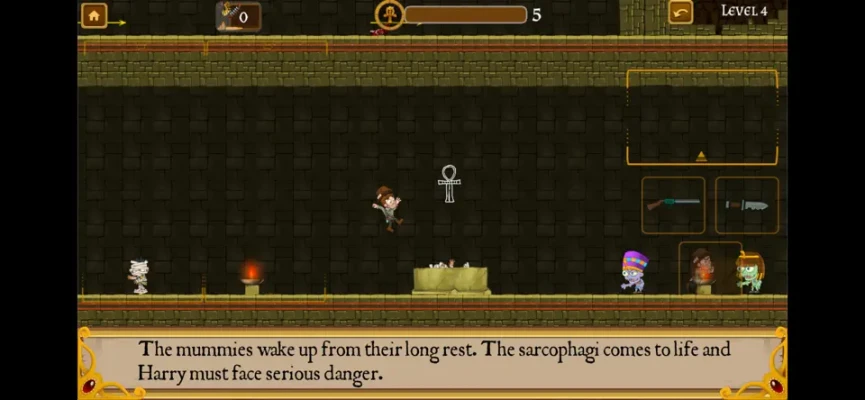Click the orange undo arrow button

680,13
